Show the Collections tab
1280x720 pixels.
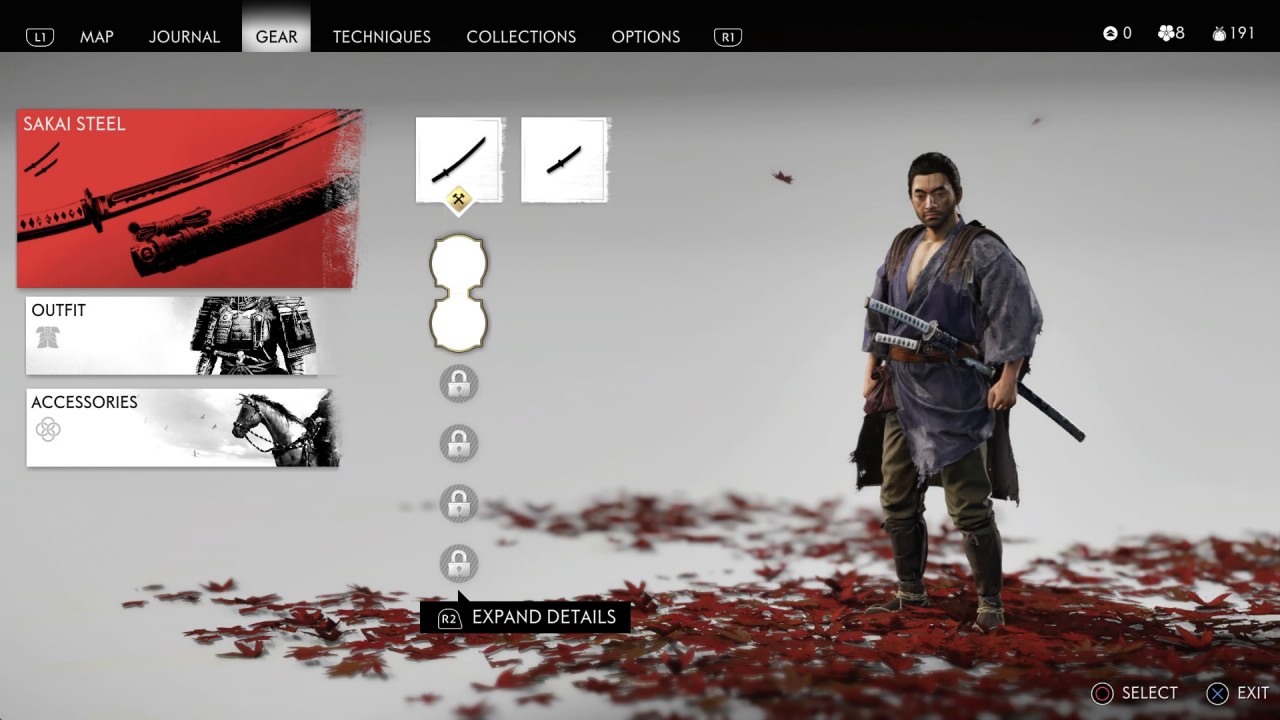pos(521,36)
